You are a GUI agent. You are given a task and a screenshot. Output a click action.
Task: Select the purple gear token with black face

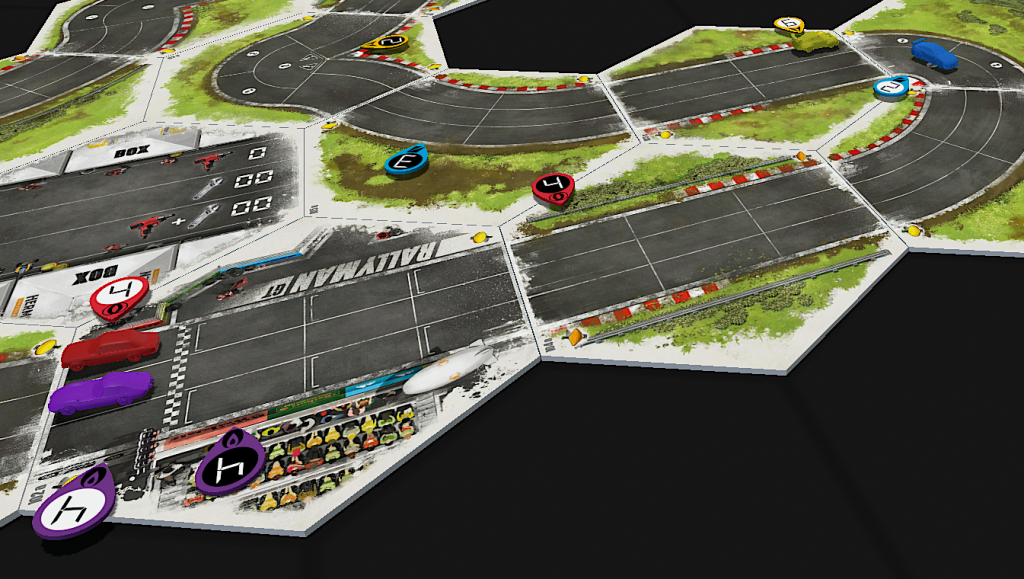pyautogui.click(x=230, y=464)
